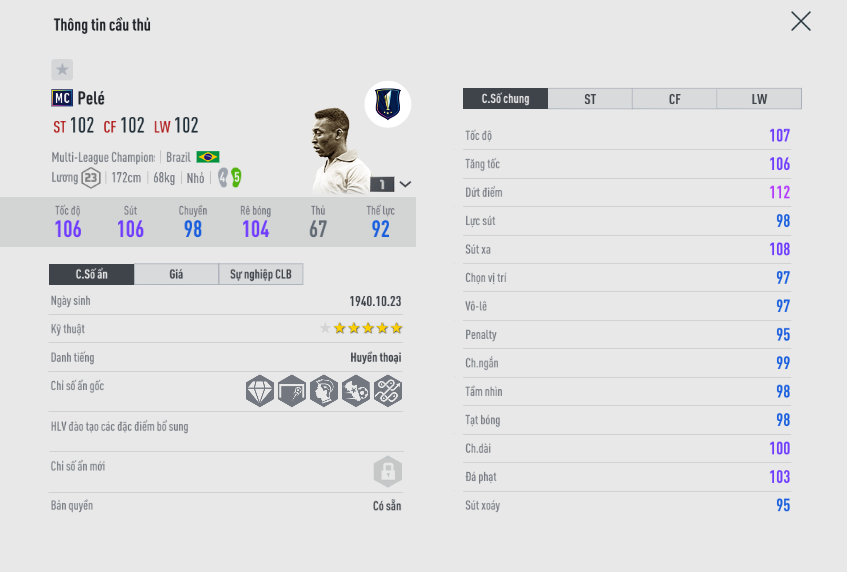Screen dimensions: 847x572
Task: Select the LW position tab
Action: 759,99
